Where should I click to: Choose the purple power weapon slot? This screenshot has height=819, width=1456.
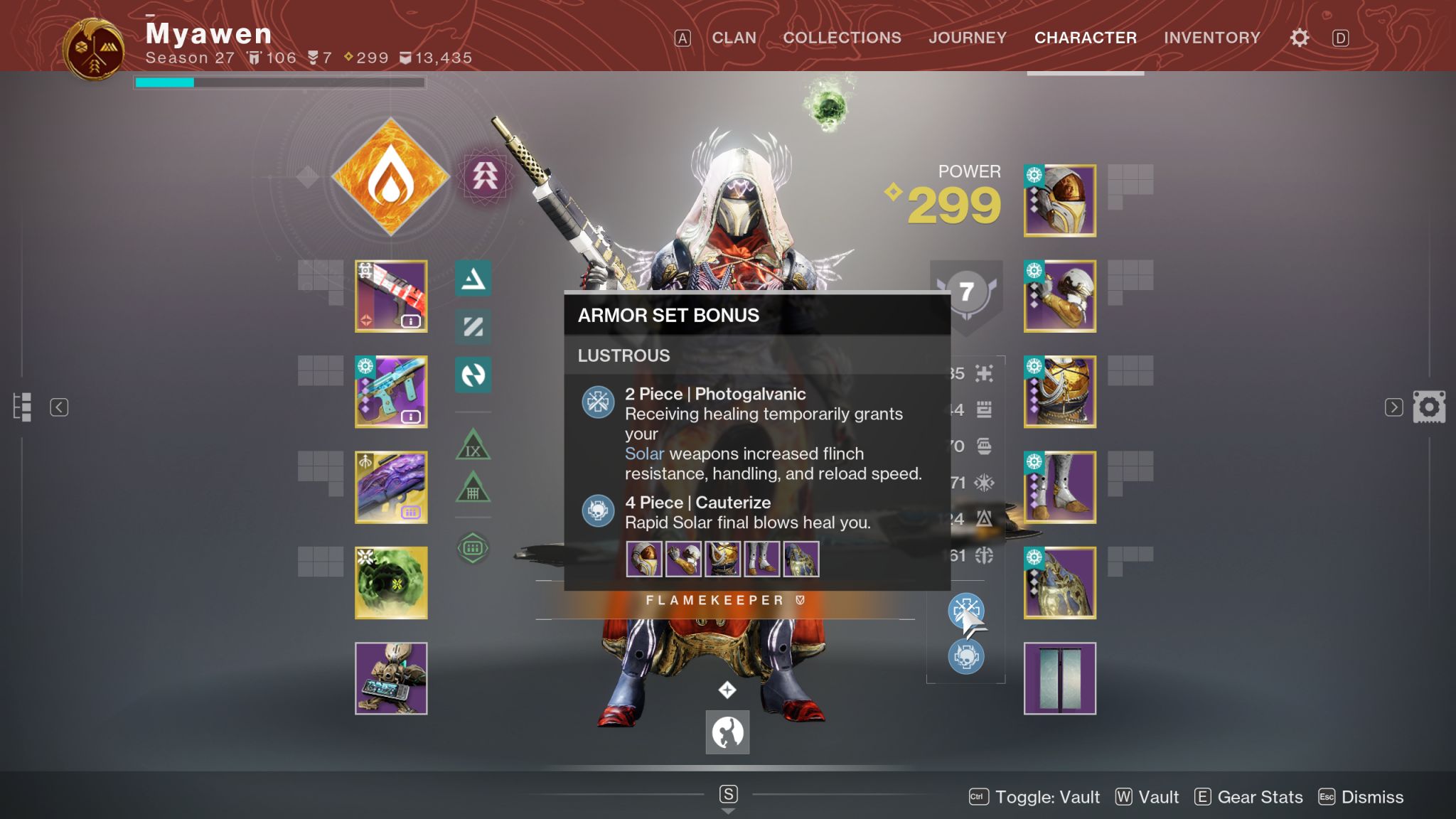(391, 487)
